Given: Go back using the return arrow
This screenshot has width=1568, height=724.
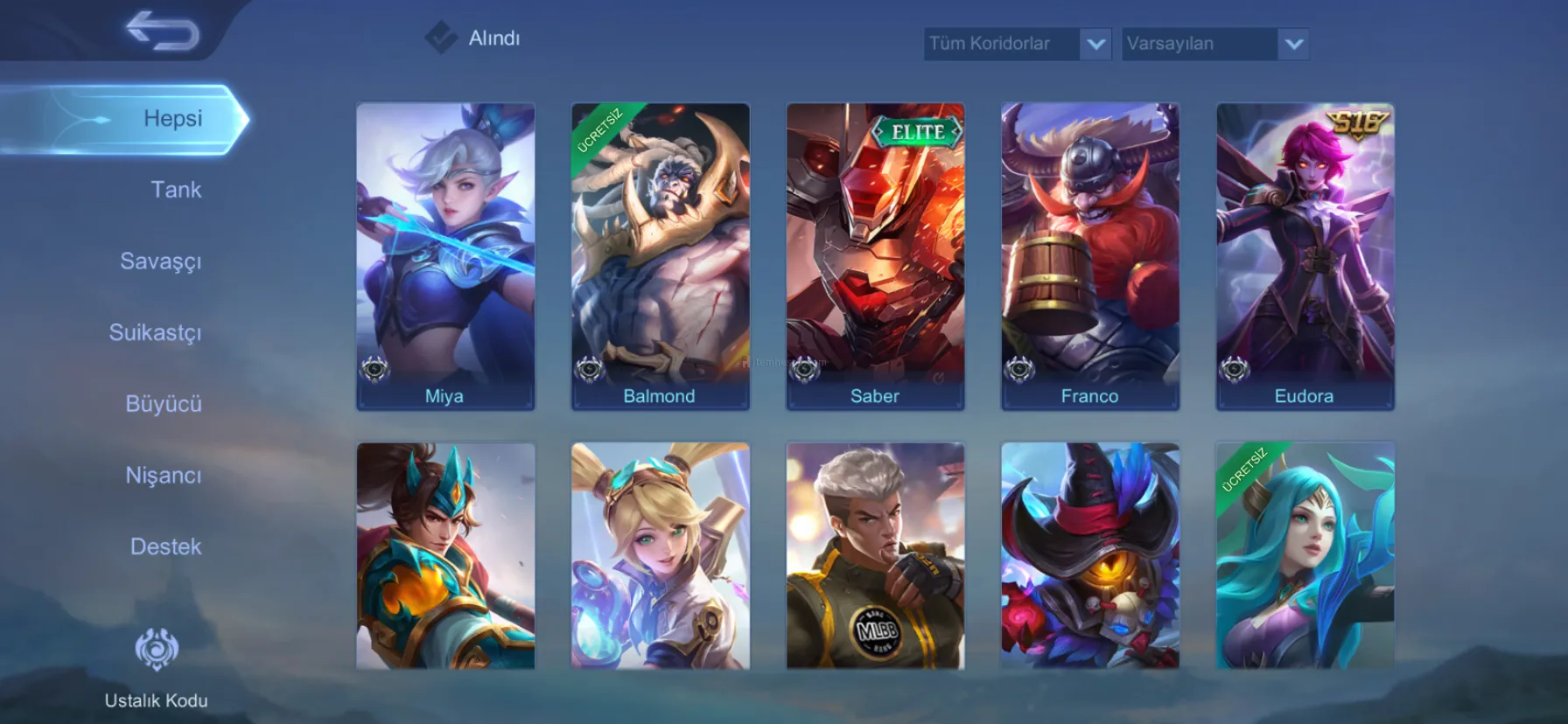Looking at the screenshot, I should 163,31.
